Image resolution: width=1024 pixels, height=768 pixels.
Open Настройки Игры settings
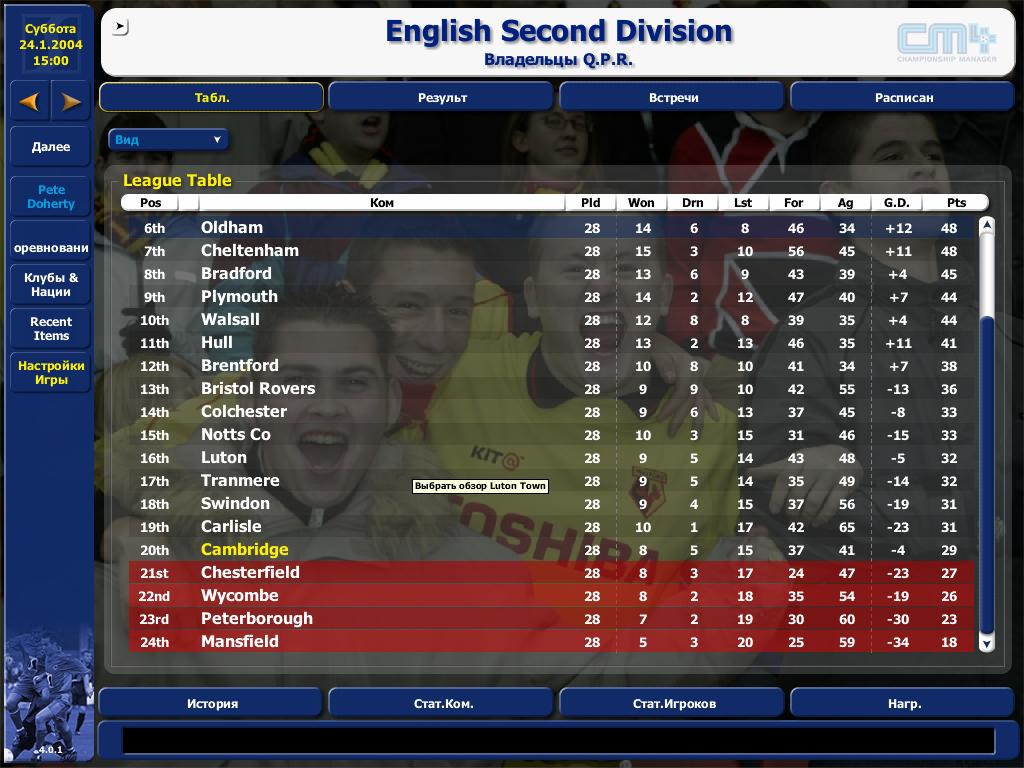tap(51, 373)
